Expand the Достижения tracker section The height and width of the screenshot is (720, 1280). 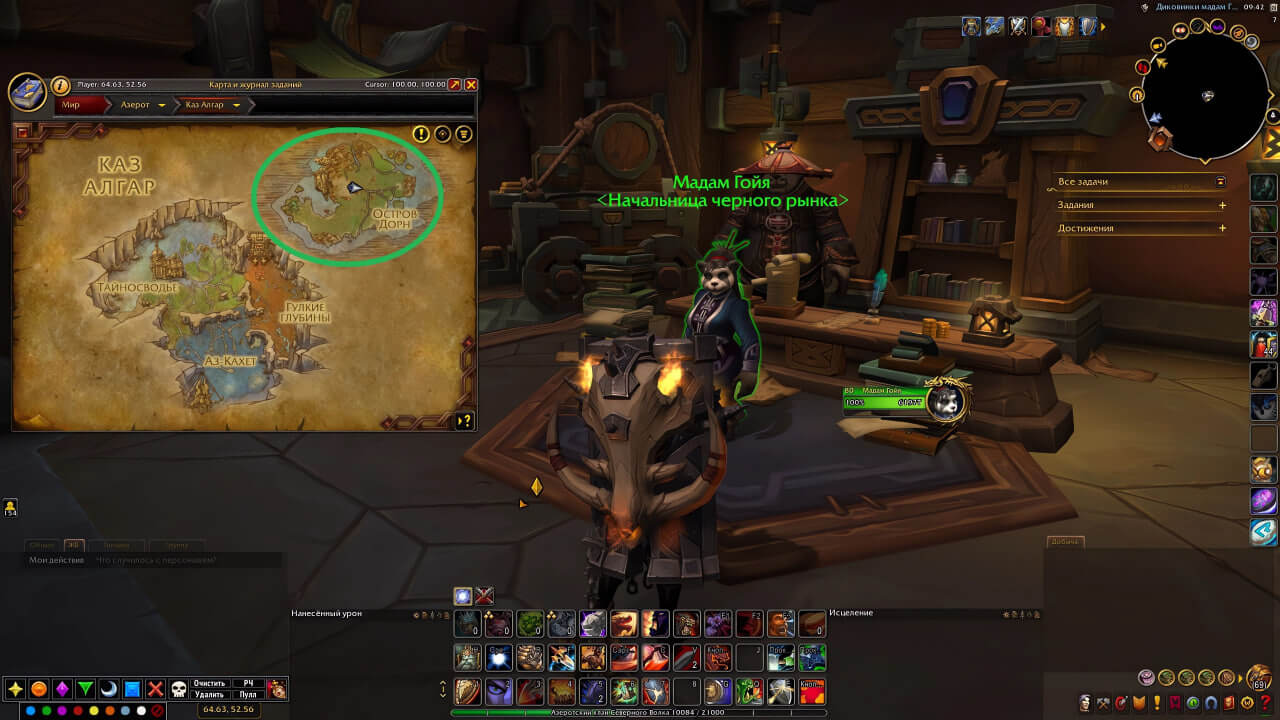click(1222, 228)
